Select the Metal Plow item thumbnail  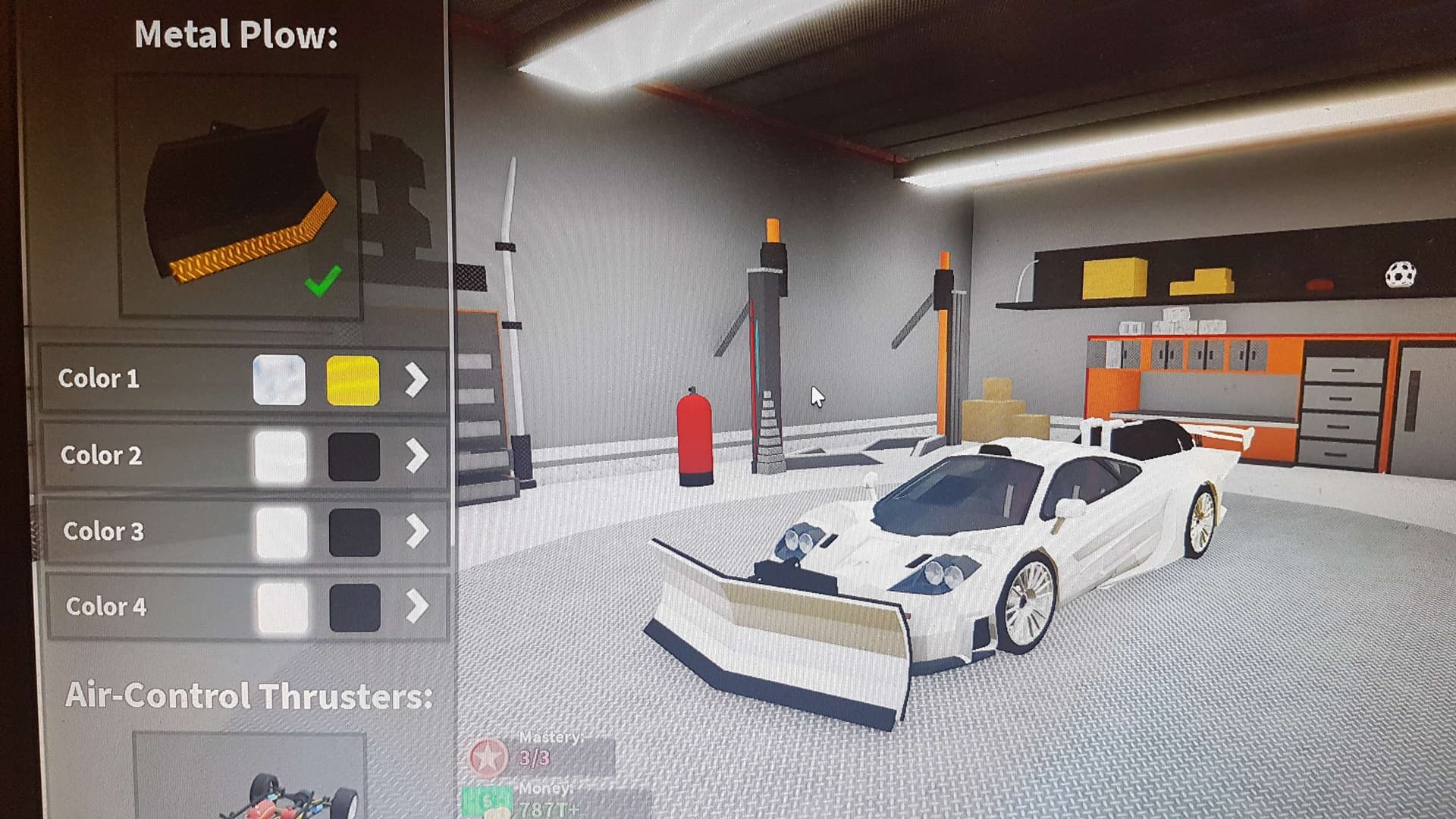coord(239,196)
